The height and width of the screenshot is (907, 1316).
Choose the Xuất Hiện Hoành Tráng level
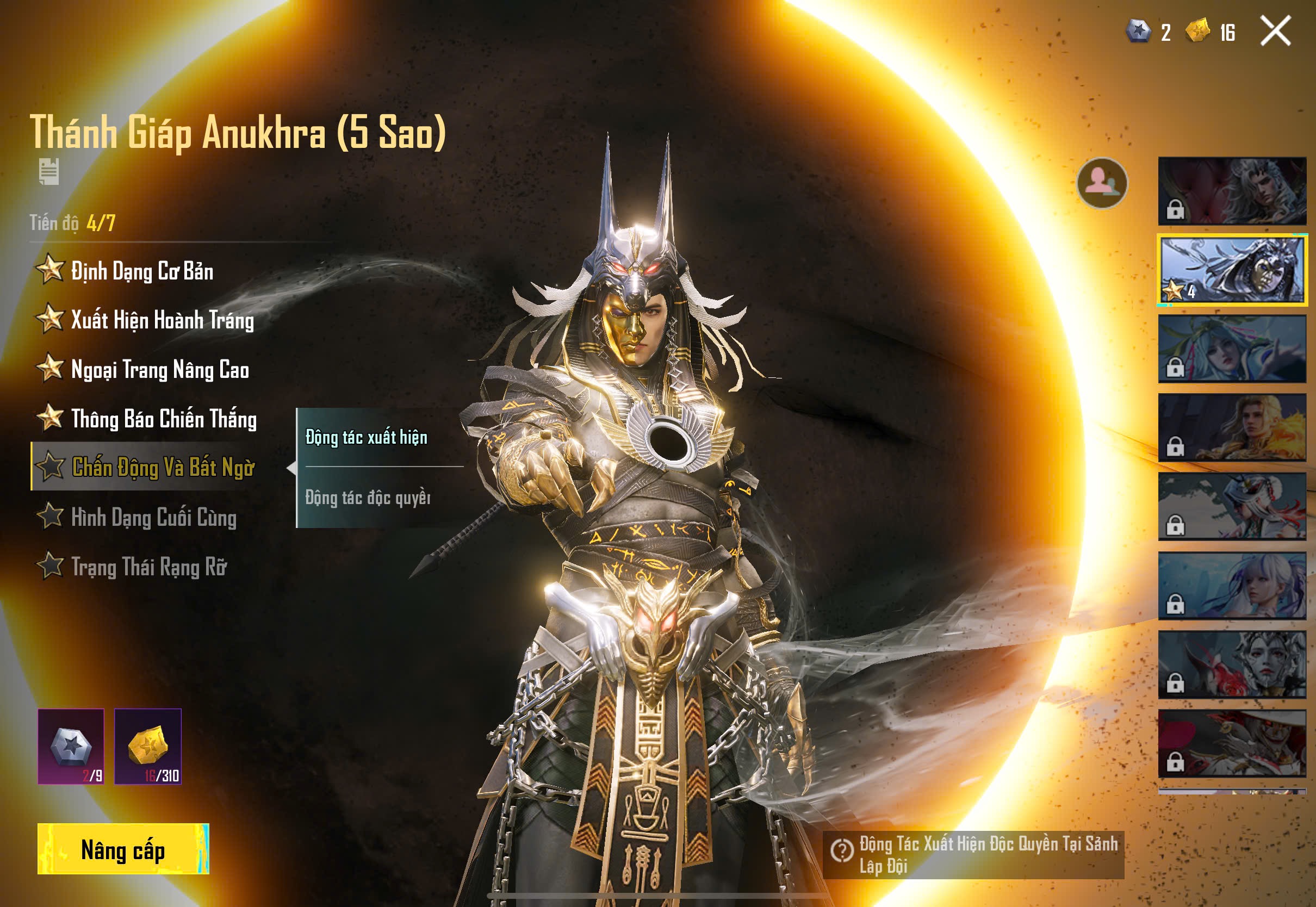[x=162, y=320]
